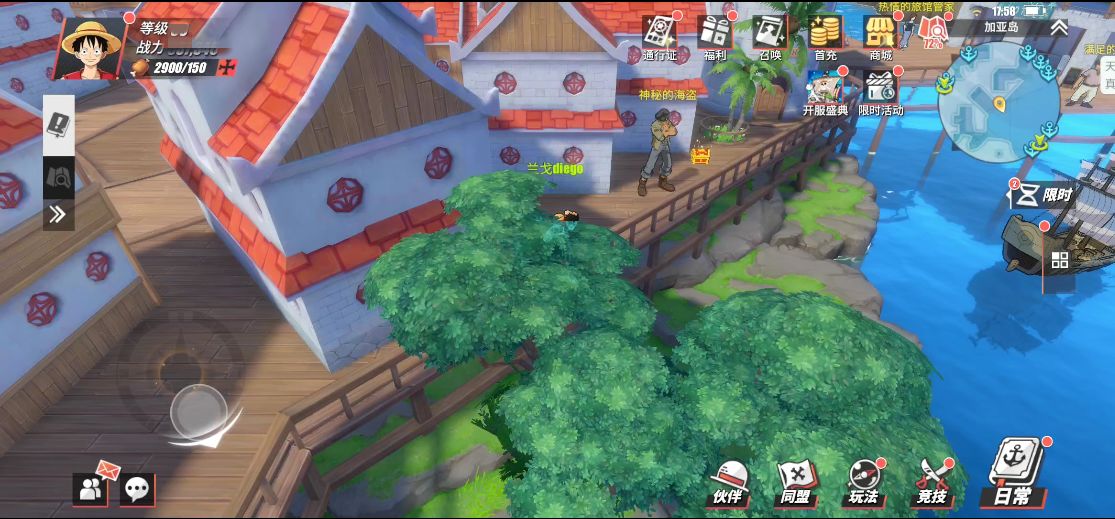Open the 通行证 pass menu
Image resolution: width=1115 pixels, height=519 pixels.
pyautogui.click(x=659, y=34)
